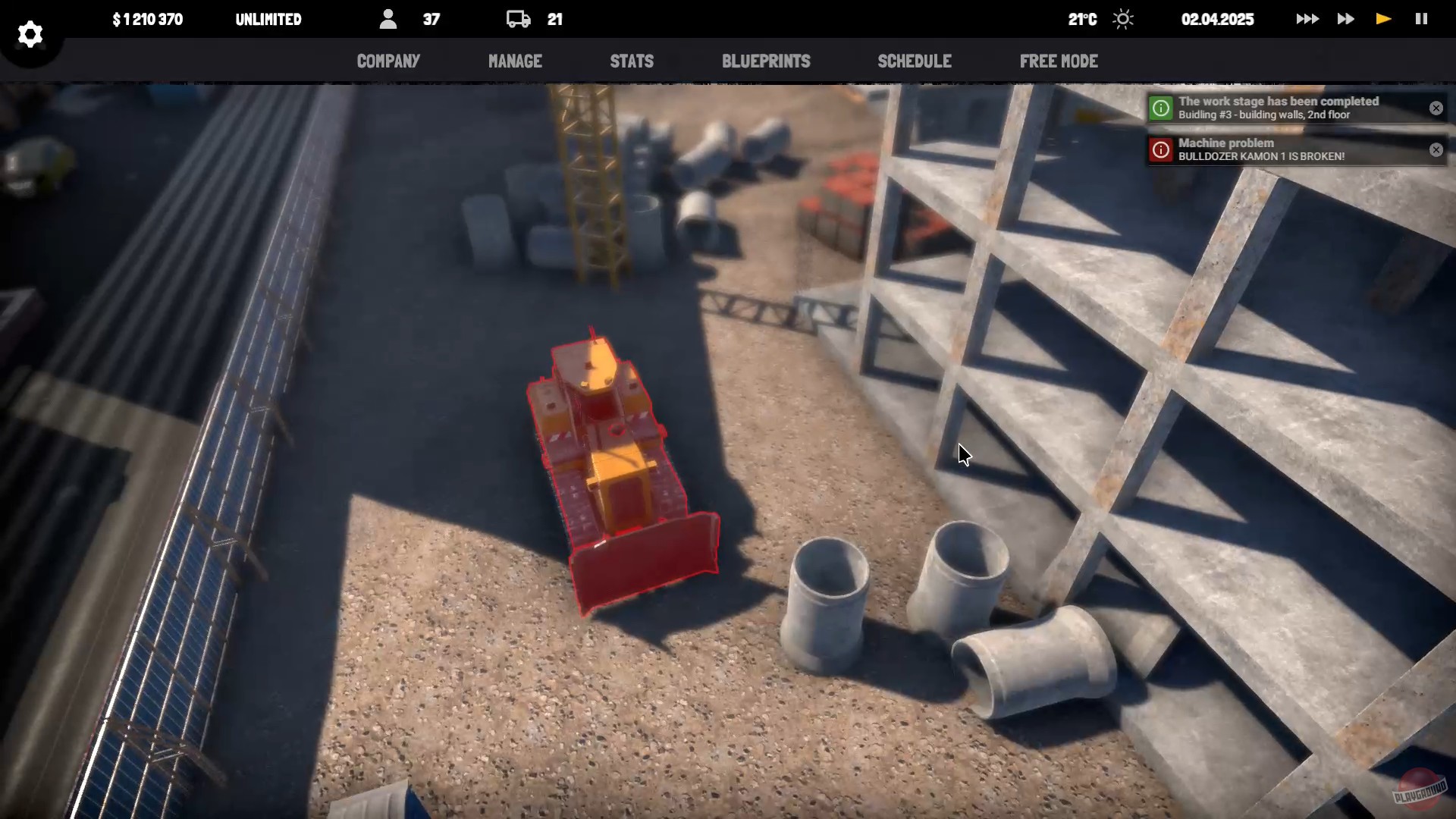This screenshot has width=1456, height=819.
Task: Click the Machine problem info icon
Action: (x=1160, y=149)
